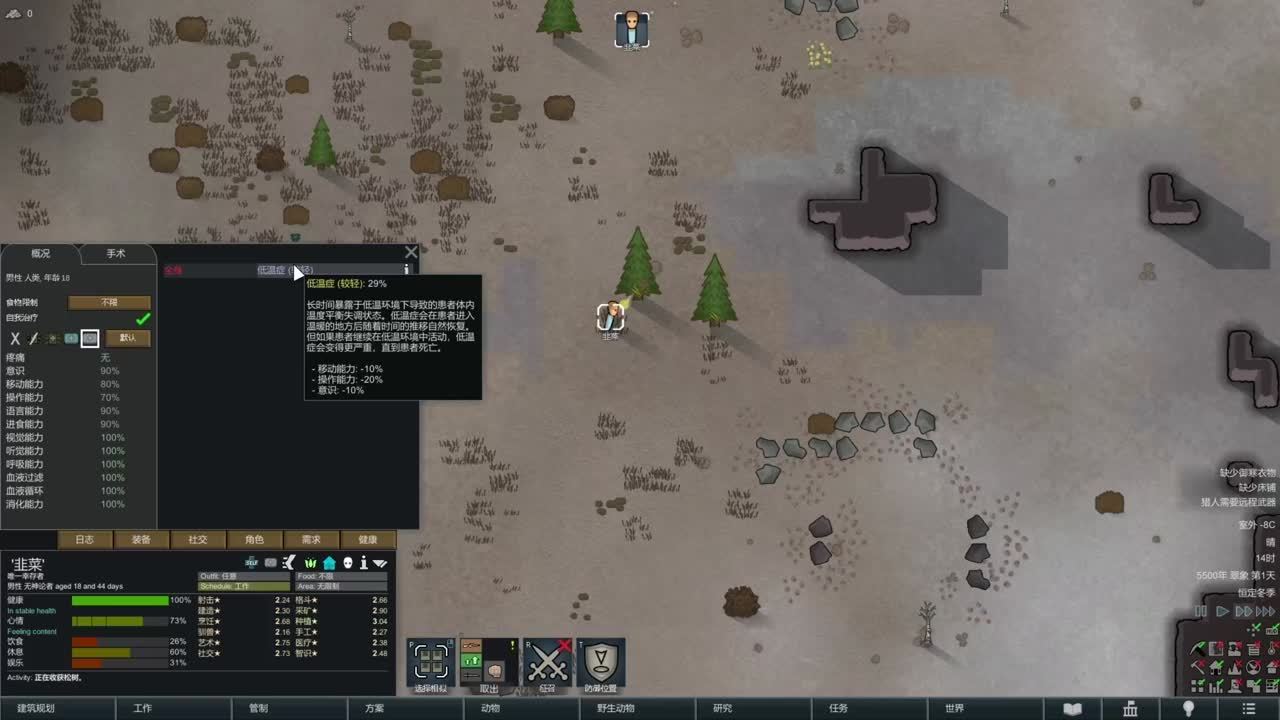
Task: Switch to the 手术 tab
Action: (116, 254)
